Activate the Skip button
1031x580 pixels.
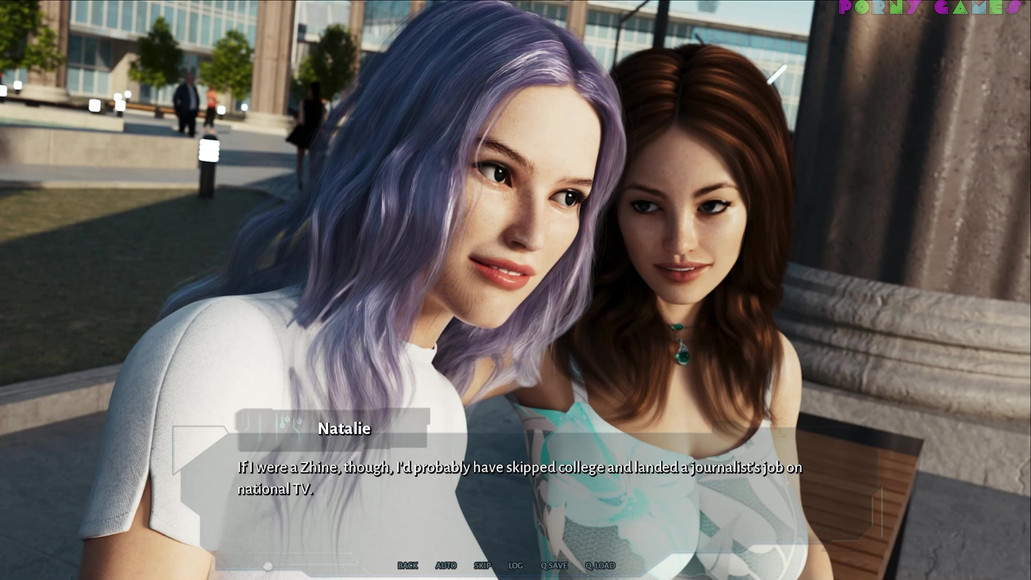(x=482, y=566)
